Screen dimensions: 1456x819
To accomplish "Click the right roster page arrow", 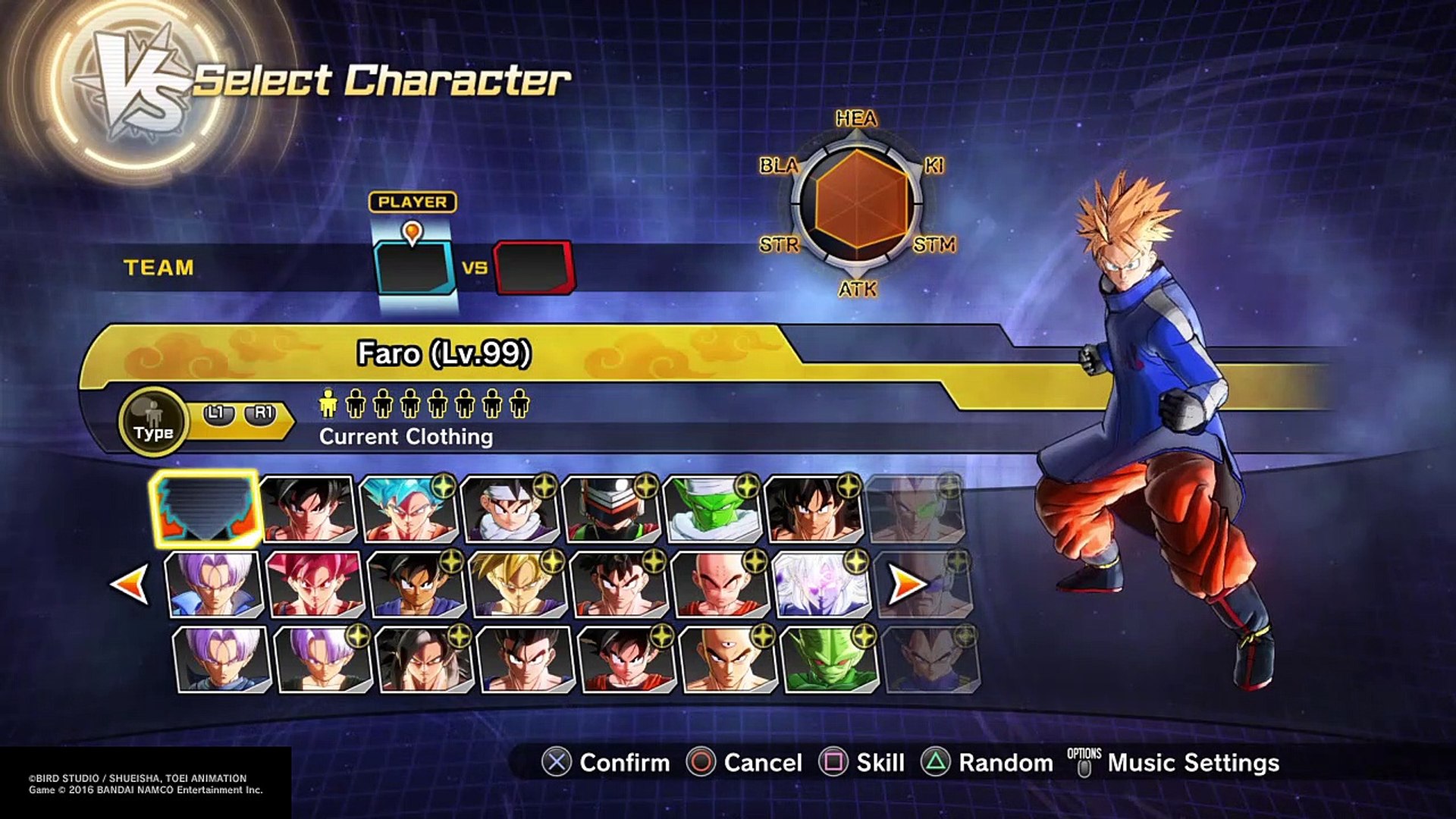I will pos(908,584).
